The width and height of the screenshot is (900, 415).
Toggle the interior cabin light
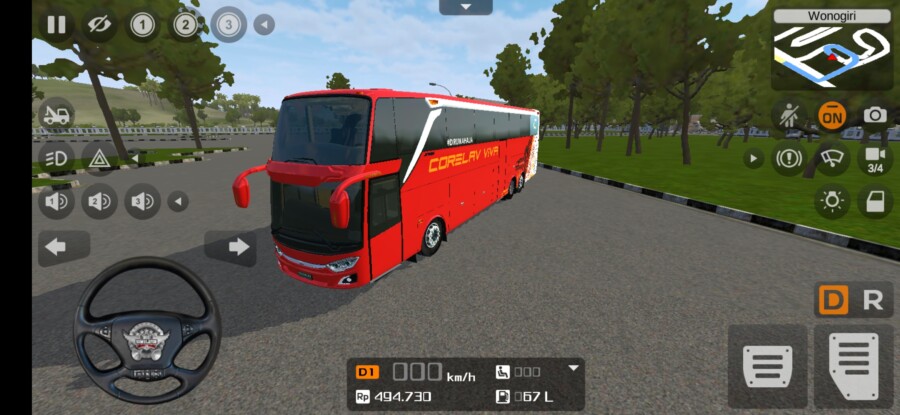[830, 201]
